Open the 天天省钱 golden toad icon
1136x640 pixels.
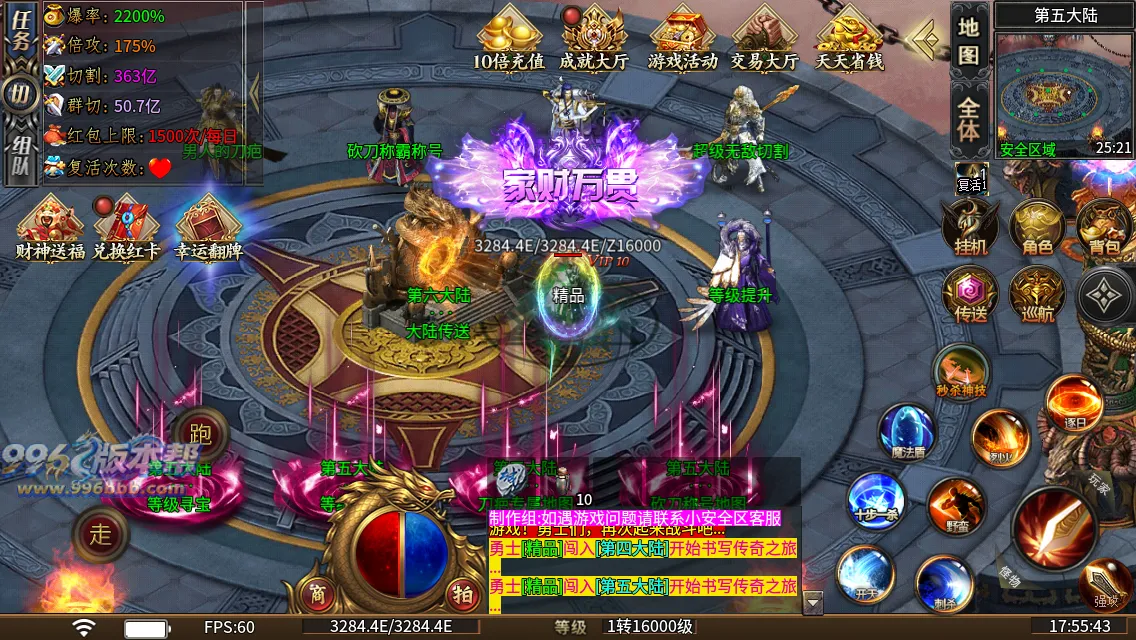pyautogui.click(x=848, y=39)
